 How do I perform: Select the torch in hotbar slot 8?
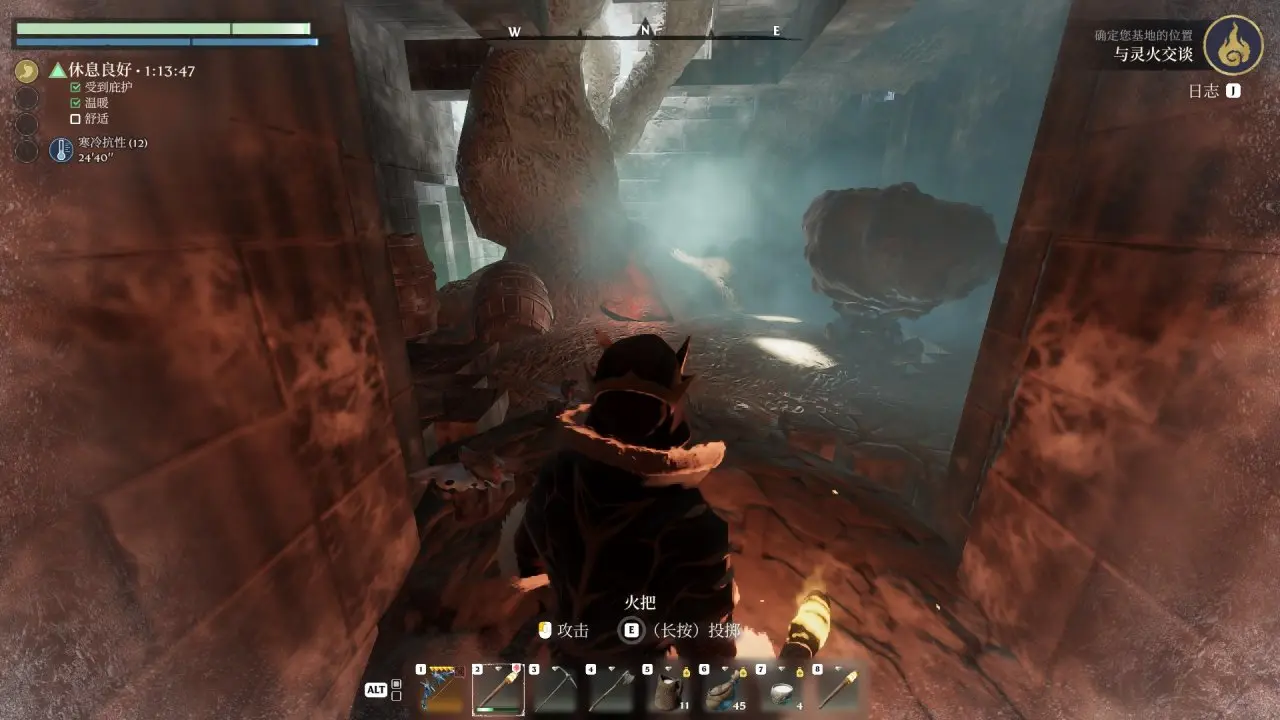[839, 689]
